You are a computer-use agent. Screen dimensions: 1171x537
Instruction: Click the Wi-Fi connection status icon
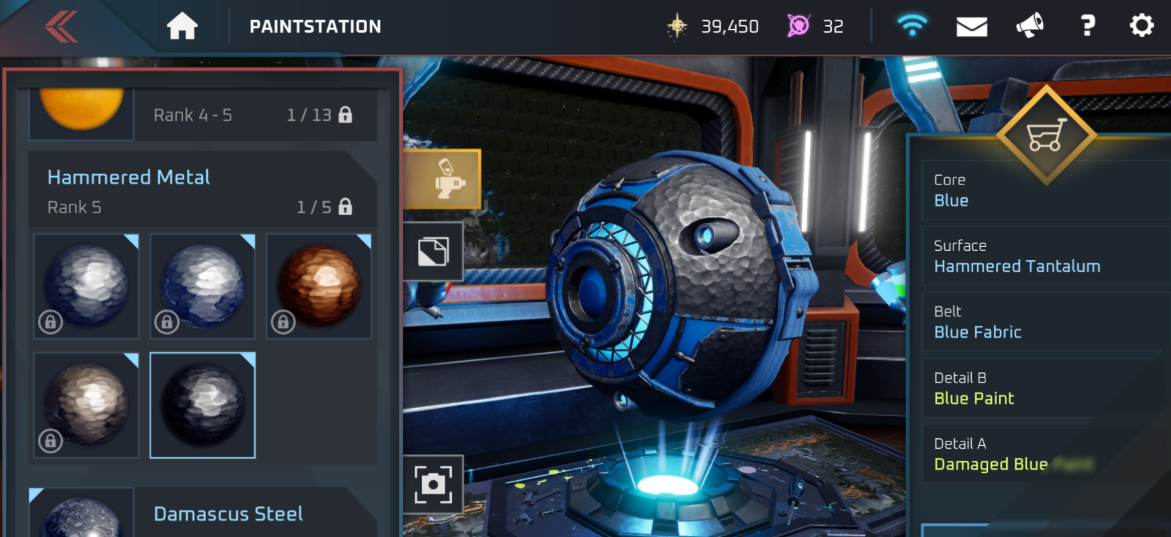pos(911,27)
